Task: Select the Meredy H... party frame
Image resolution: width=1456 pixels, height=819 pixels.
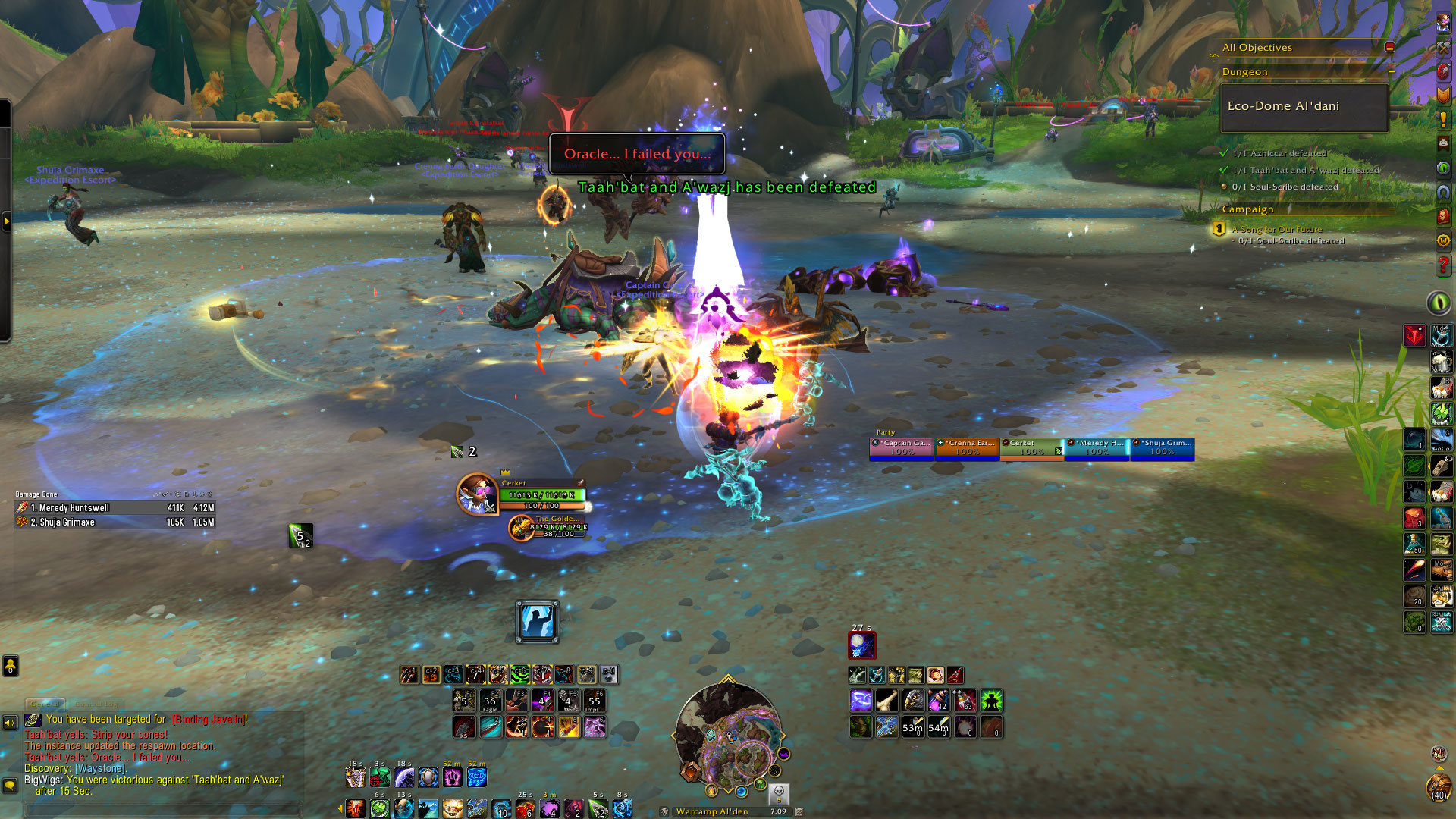Action: pyautogui.click(x=1097, y=447)
